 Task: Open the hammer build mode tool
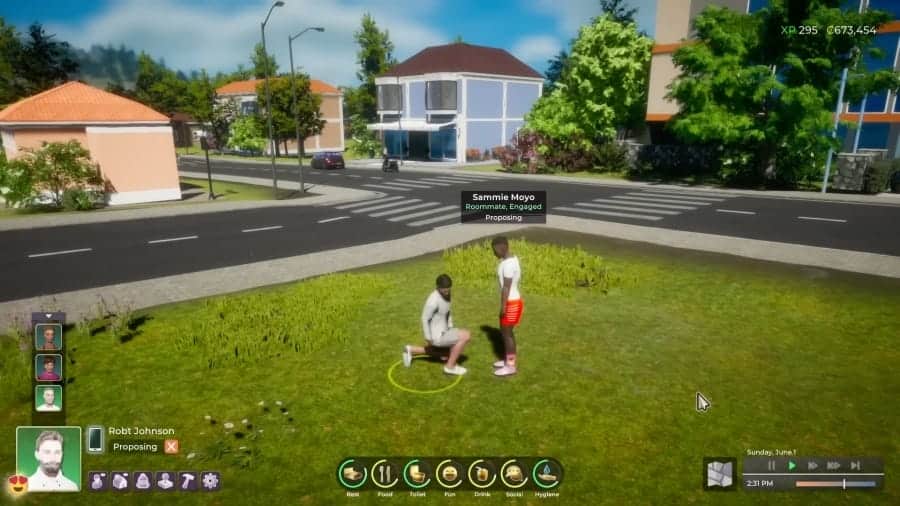pos(187,481)
